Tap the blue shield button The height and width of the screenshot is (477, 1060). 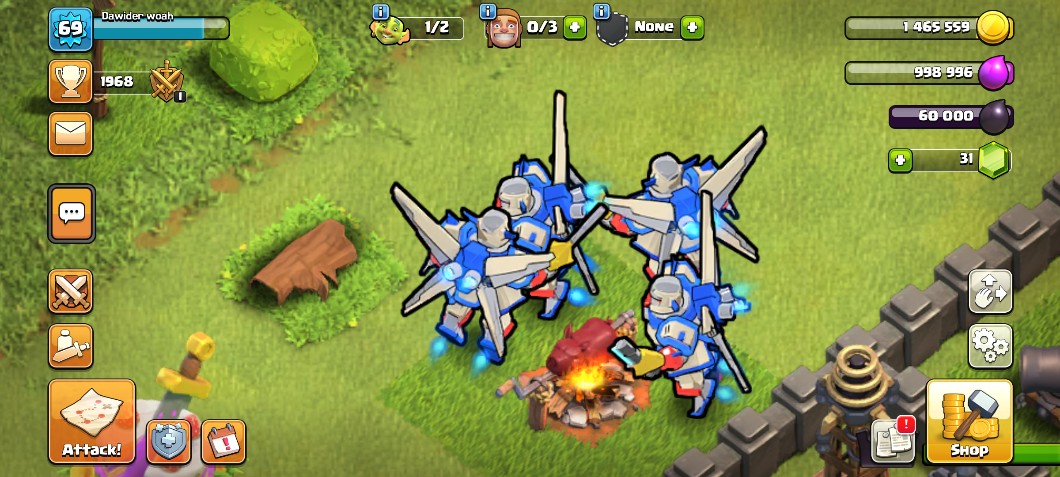tap(169, 441)
